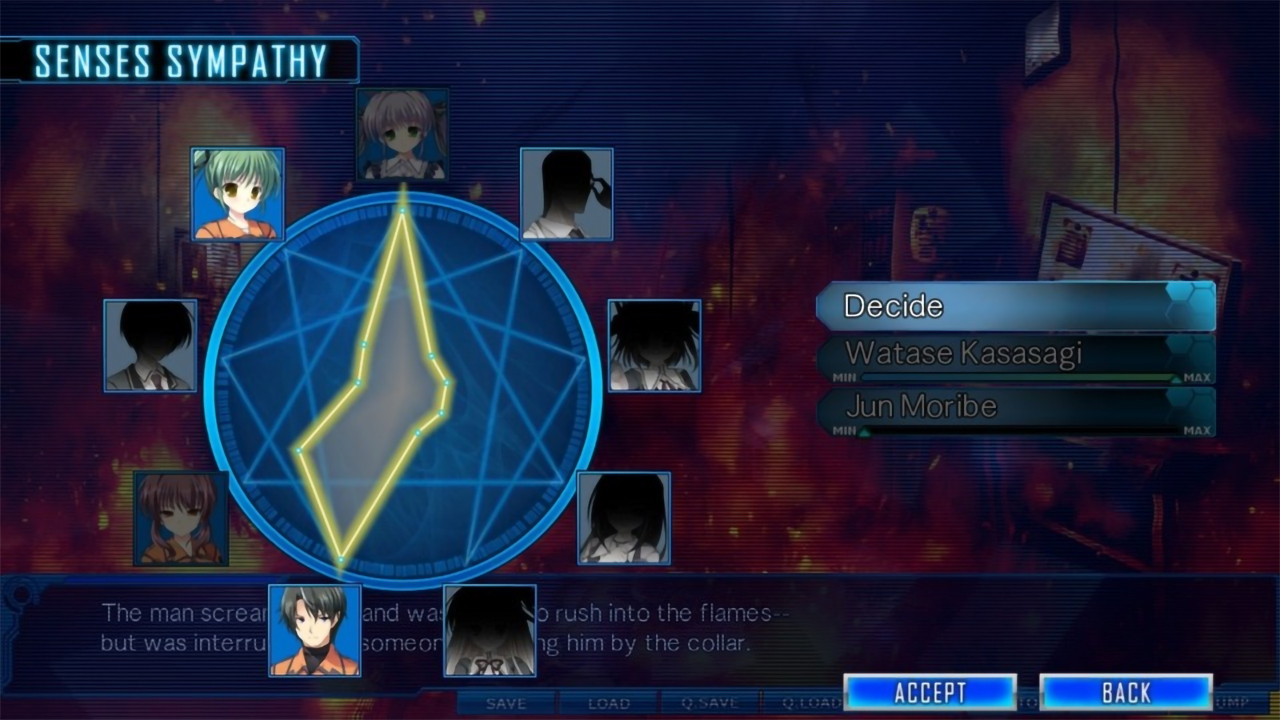This screenshot has height=720, width=1280.
Task: Go back using the BACK button
Action: 1126,692
